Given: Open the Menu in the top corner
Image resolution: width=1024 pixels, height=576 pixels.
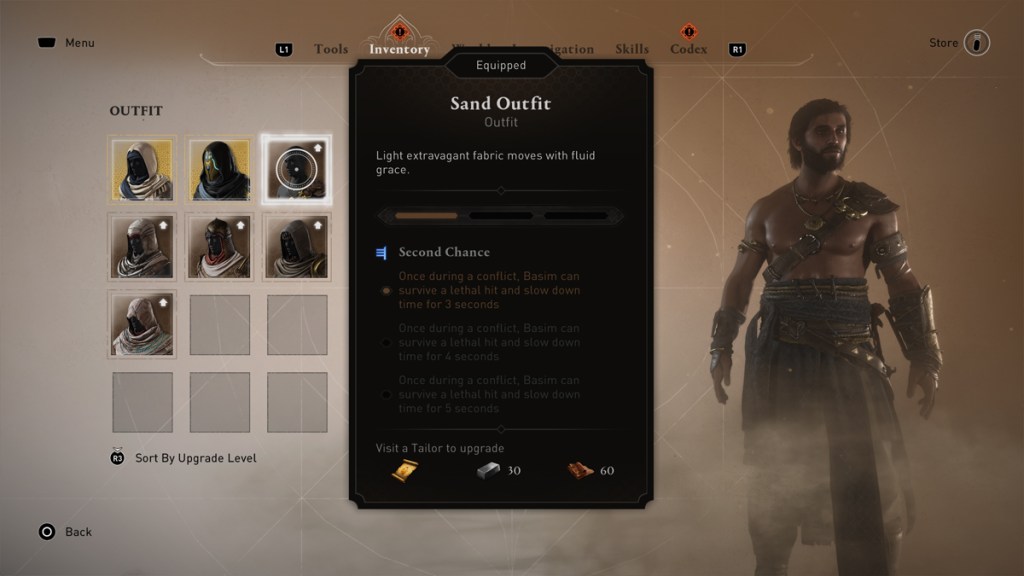Looking at the screenshot, I should [66, 43].
